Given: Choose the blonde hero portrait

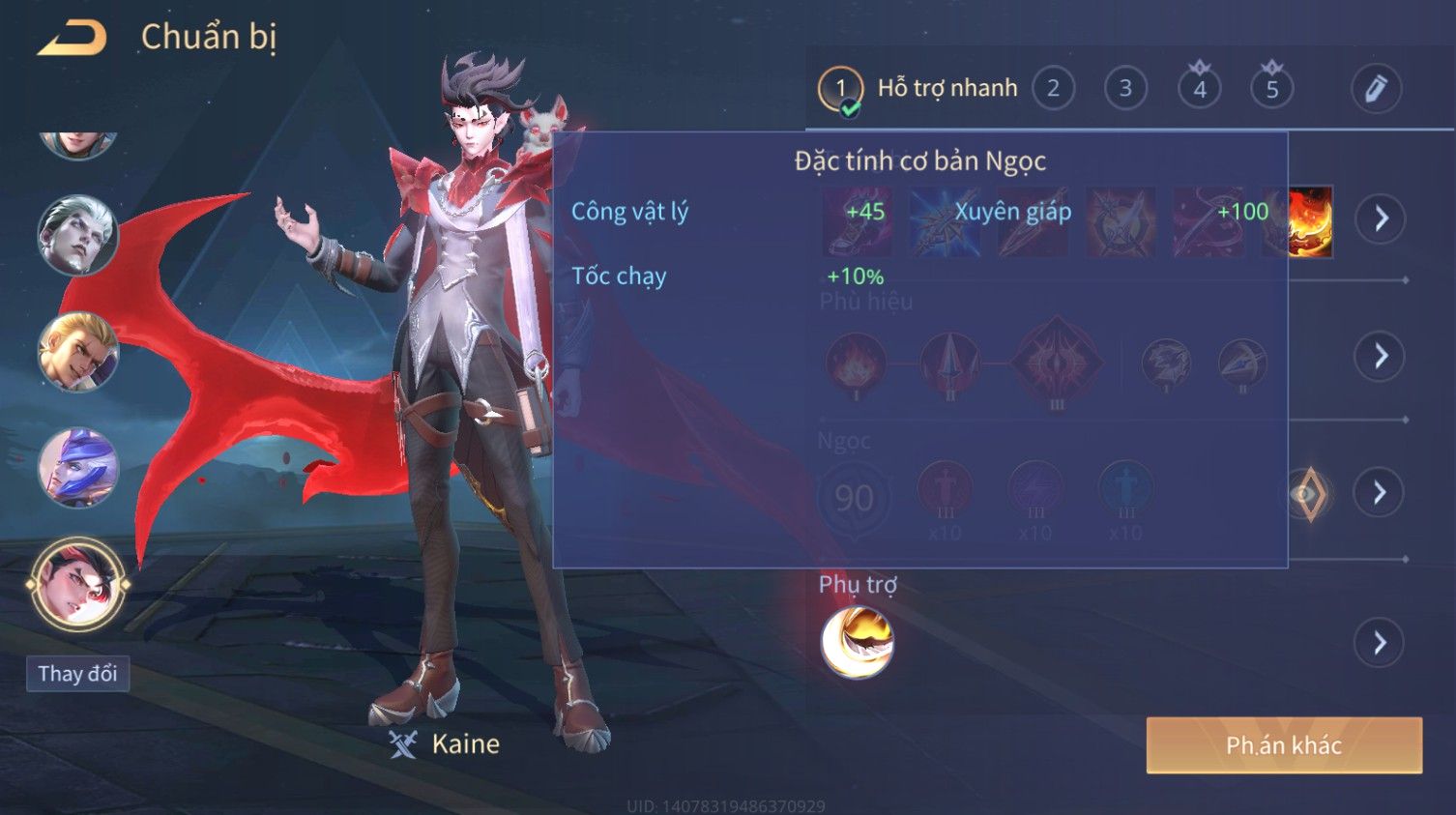Looking at the screenshot, I should click(x=77, y=352).
